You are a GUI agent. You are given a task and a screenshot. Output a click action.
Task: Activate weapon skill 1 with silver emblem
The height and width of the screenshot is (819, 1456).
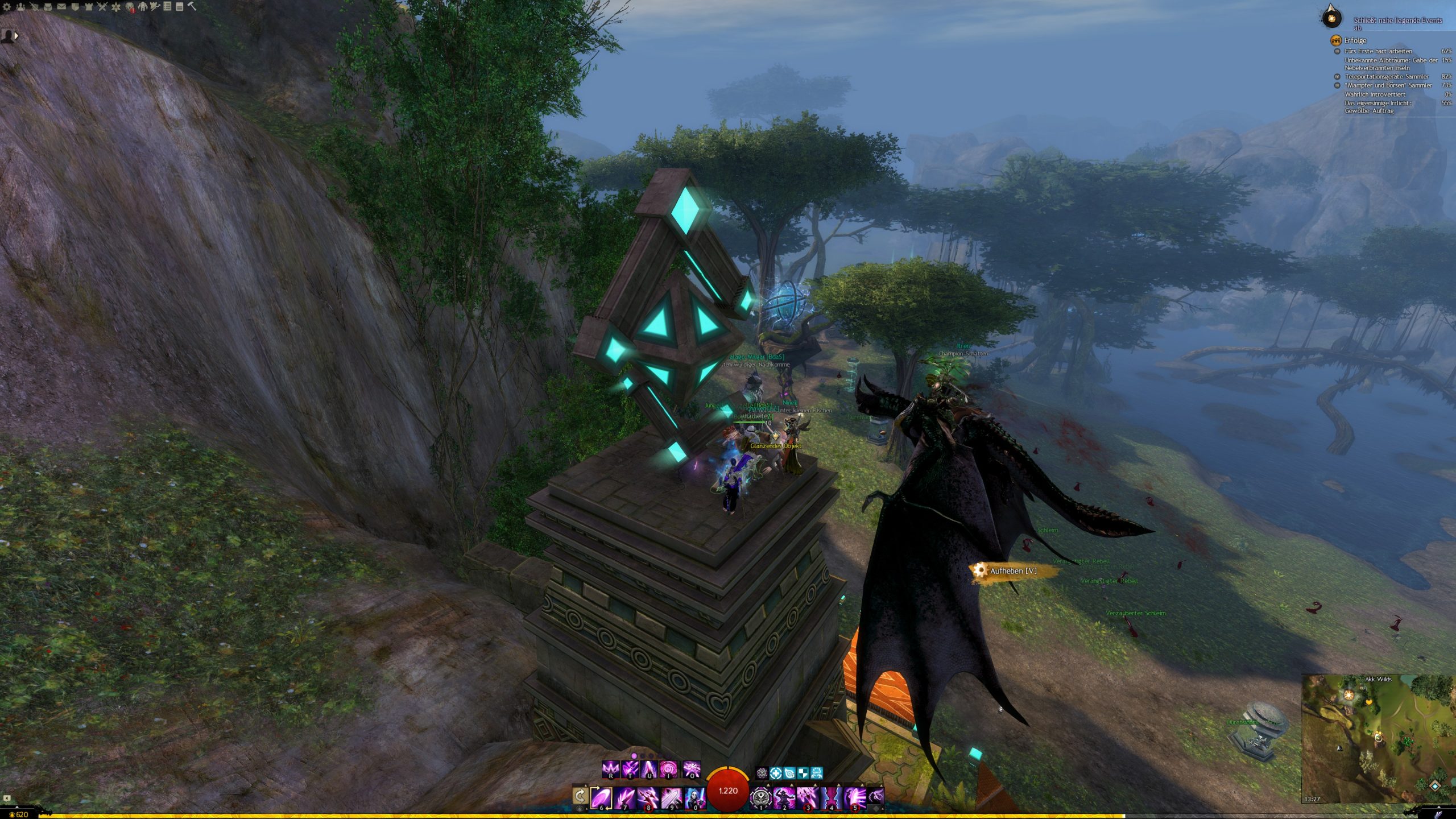(761, 797)
